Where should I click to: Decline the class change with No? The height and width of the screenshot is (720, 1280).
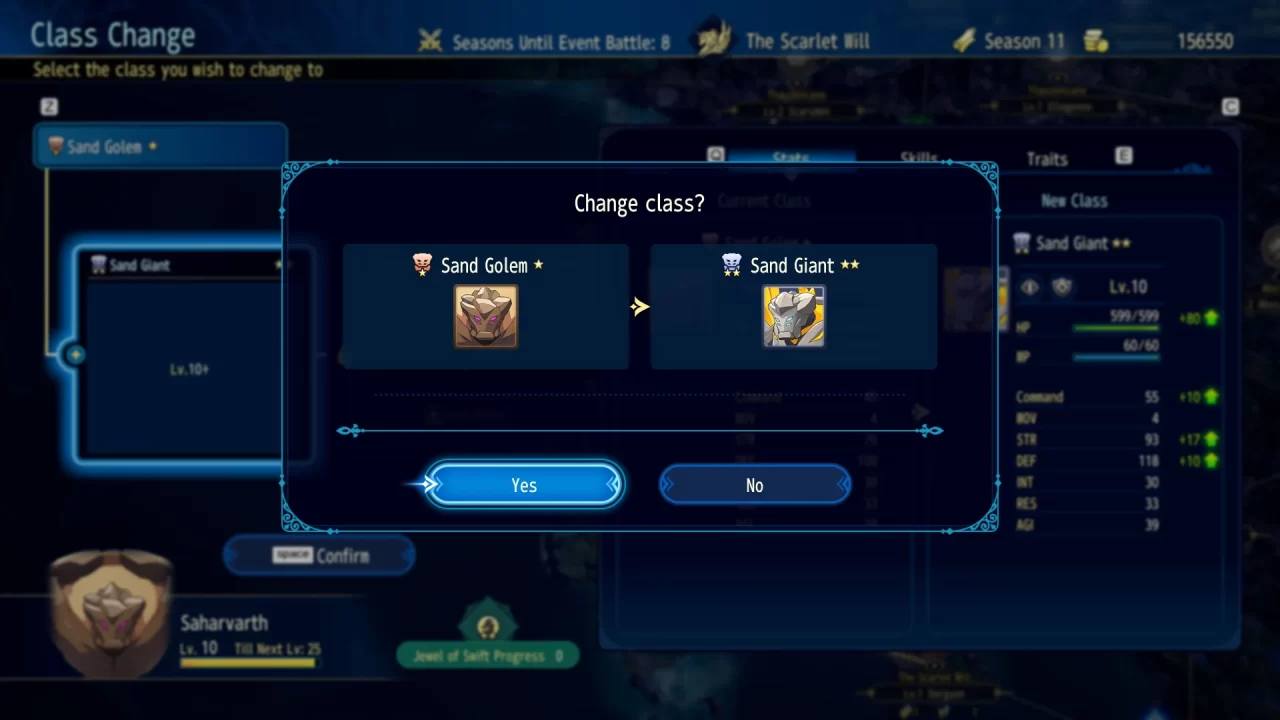(754, 485)
